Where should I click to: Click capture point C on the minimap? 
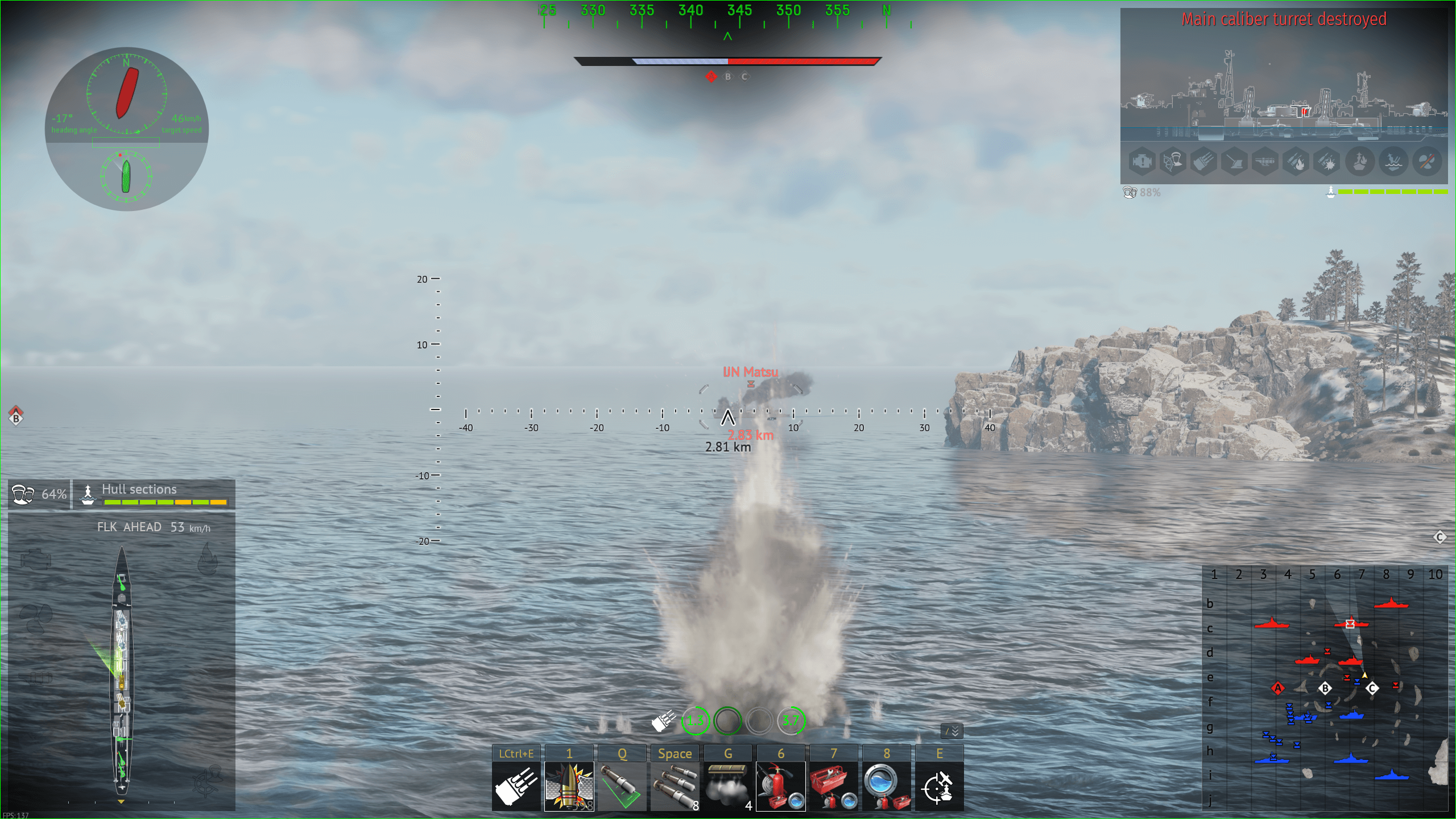click(1372, 688)
